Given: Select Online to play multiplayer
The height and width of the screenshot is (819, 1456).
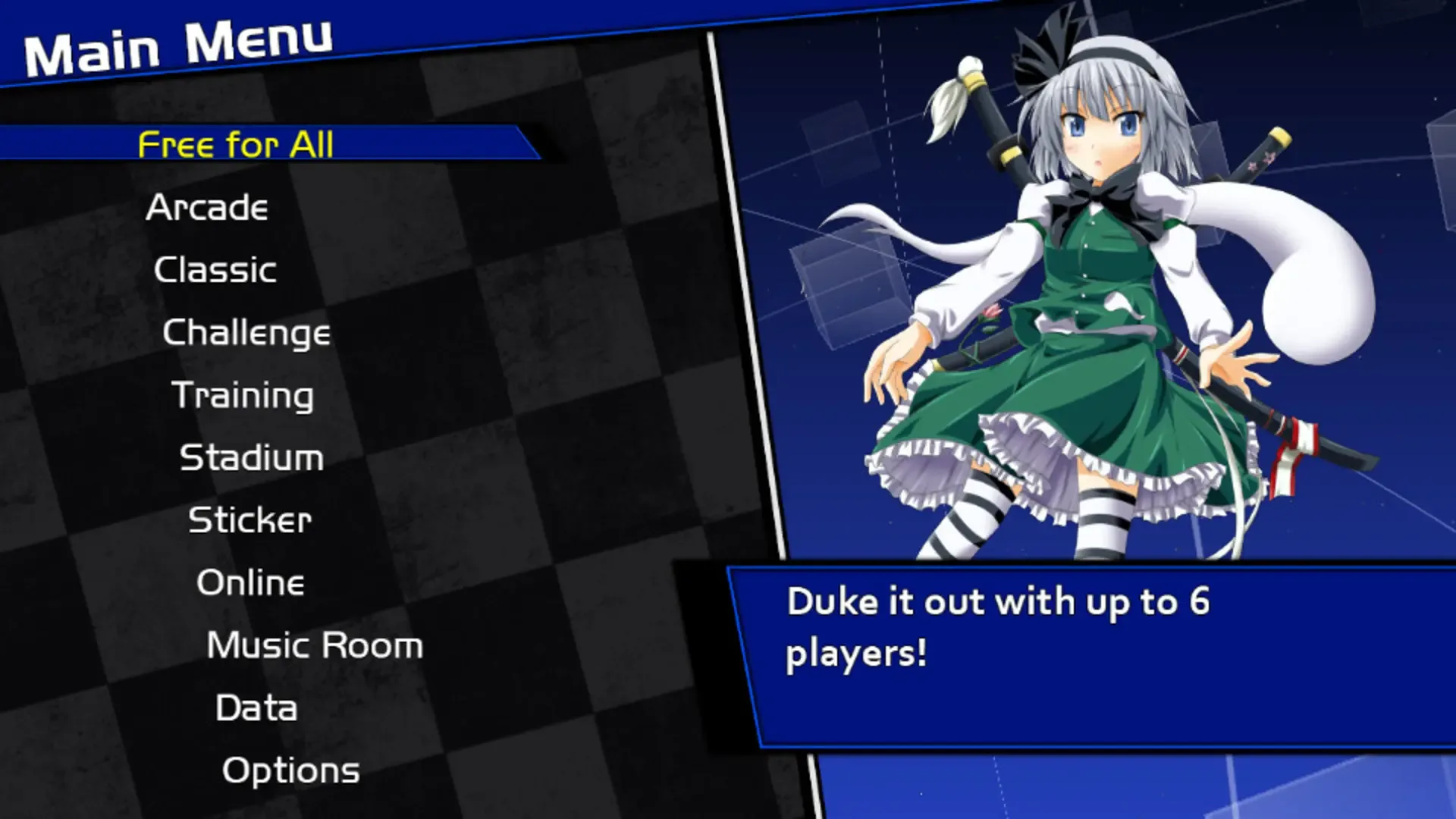Looking at the screenshot, I should [x=250, y=582].
